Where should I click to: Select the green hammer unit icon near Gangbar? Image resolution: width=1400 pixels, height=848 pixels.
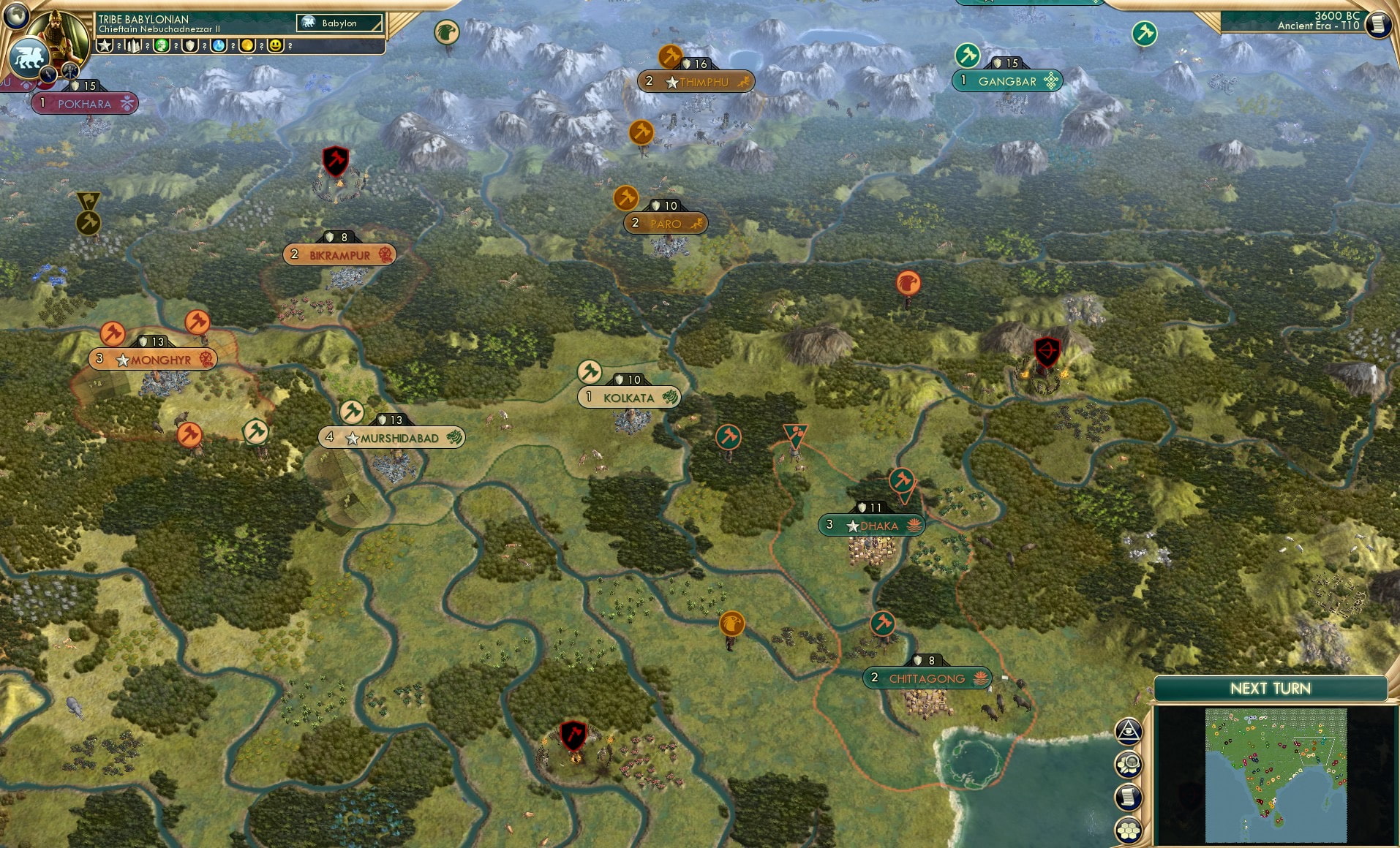click(x=967, y=53)
